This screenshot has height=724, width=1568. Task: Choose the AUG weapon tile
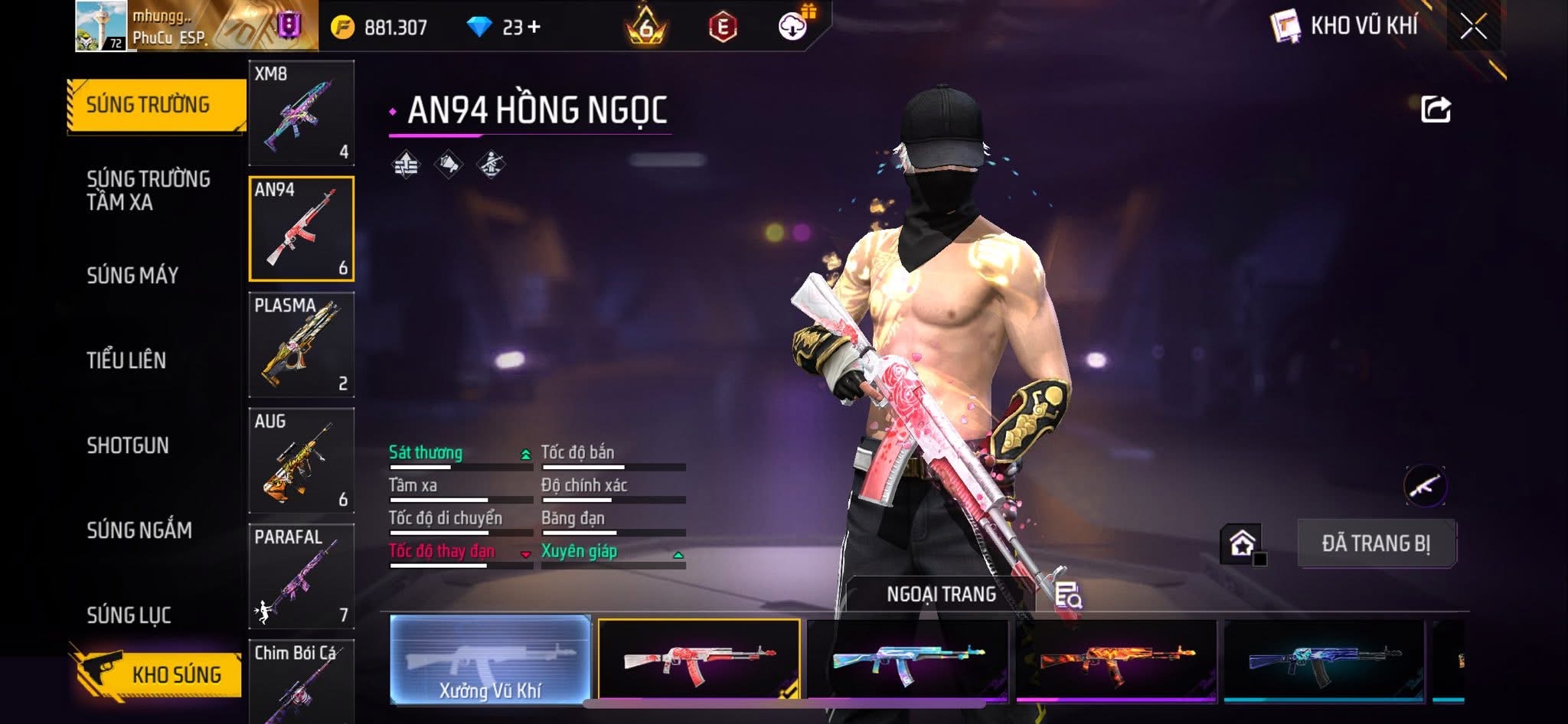302,460
